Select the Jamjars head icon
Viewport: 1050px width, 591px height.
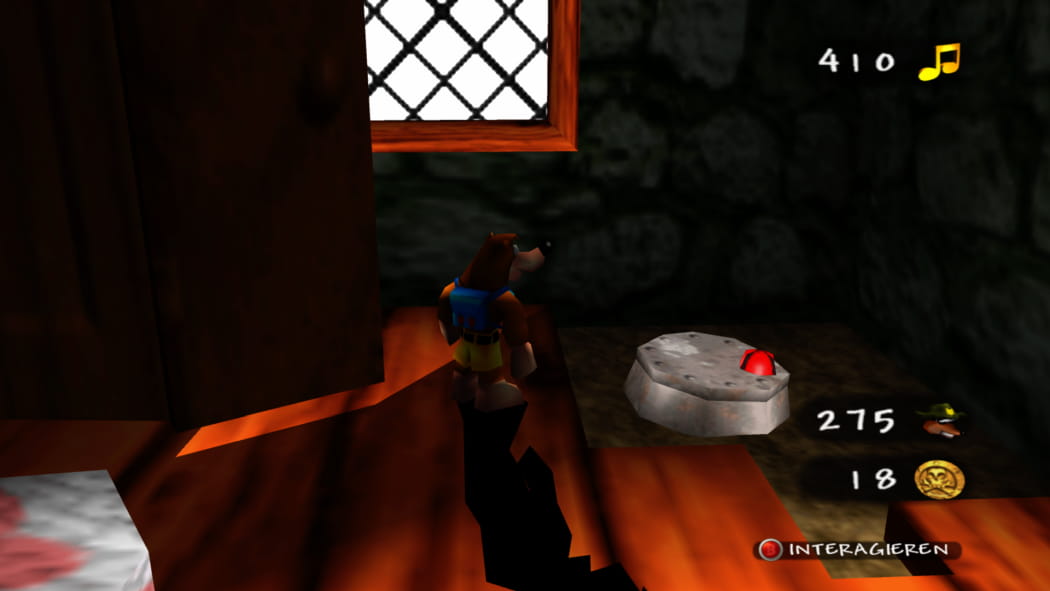click(x=940, y=420)
